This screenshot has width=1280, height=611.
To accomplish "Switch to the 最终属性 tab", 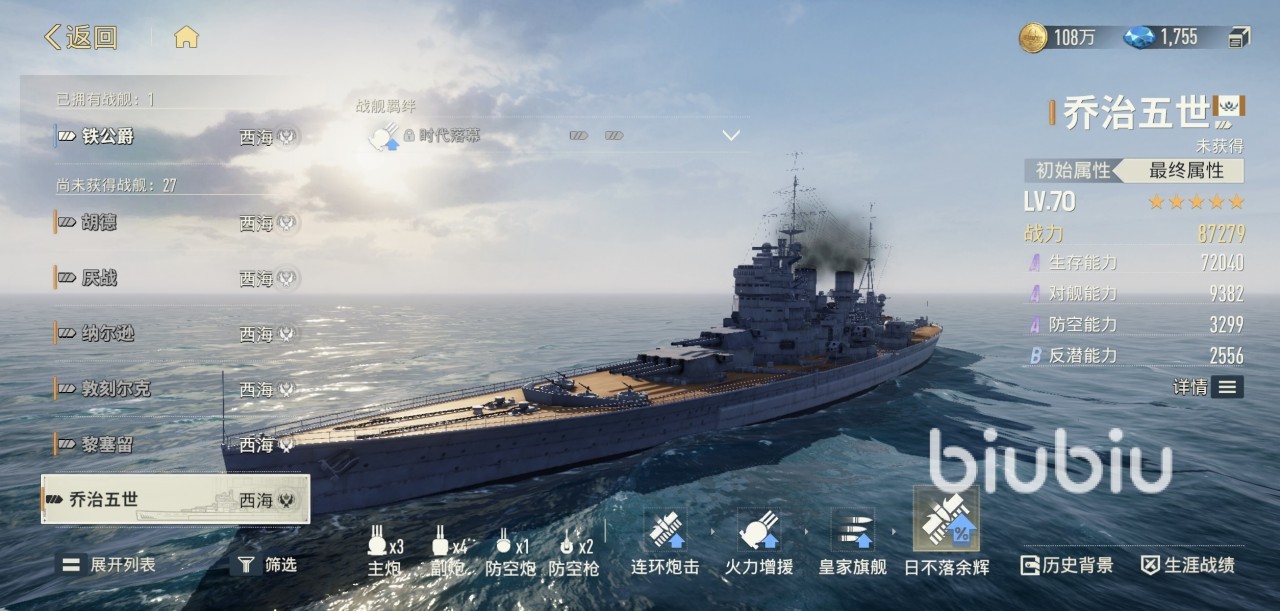I will coord(1186,170).
